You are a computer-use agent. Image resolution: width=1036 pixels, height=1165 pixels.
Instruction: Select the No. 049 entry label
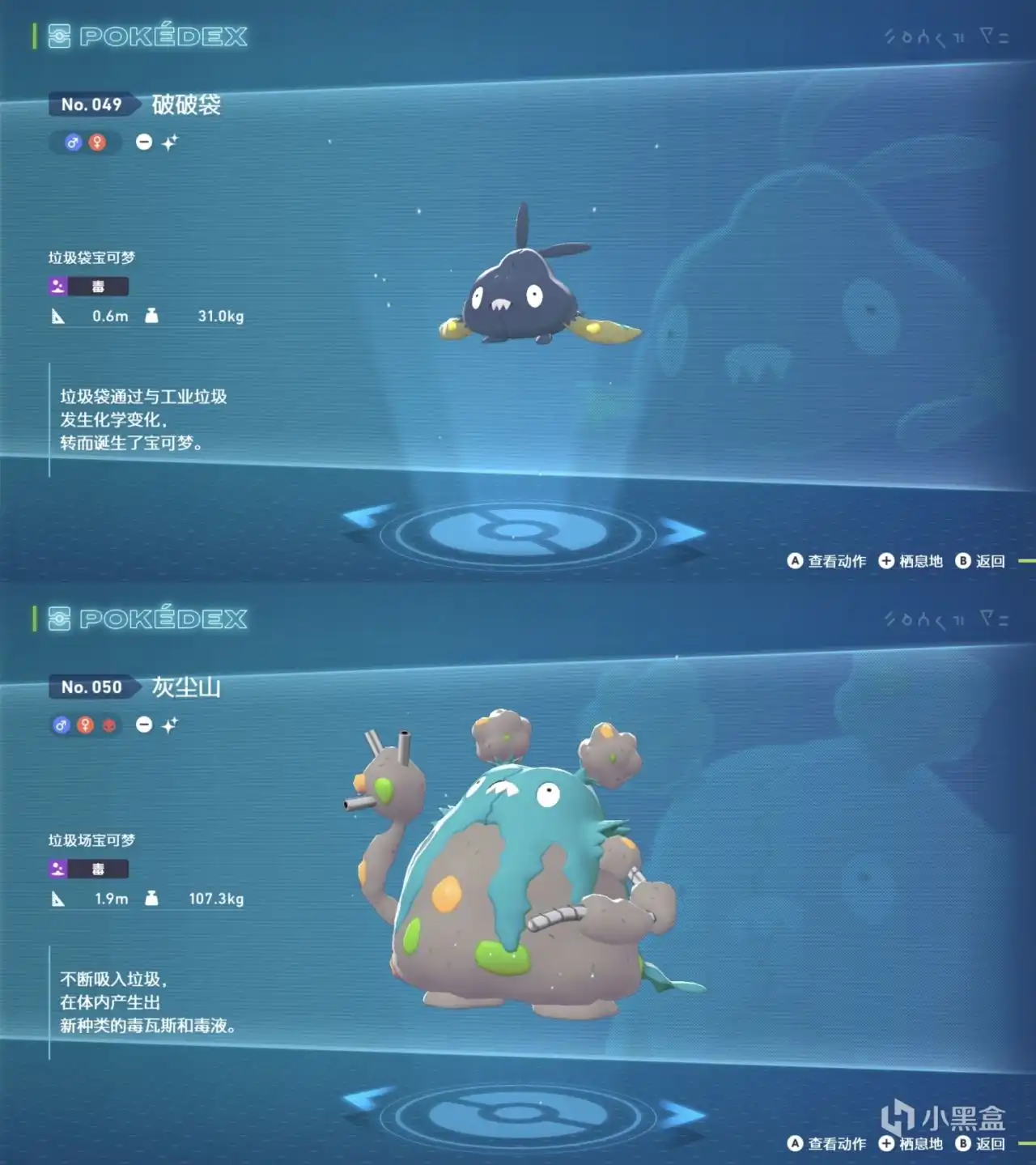(91, 104)
